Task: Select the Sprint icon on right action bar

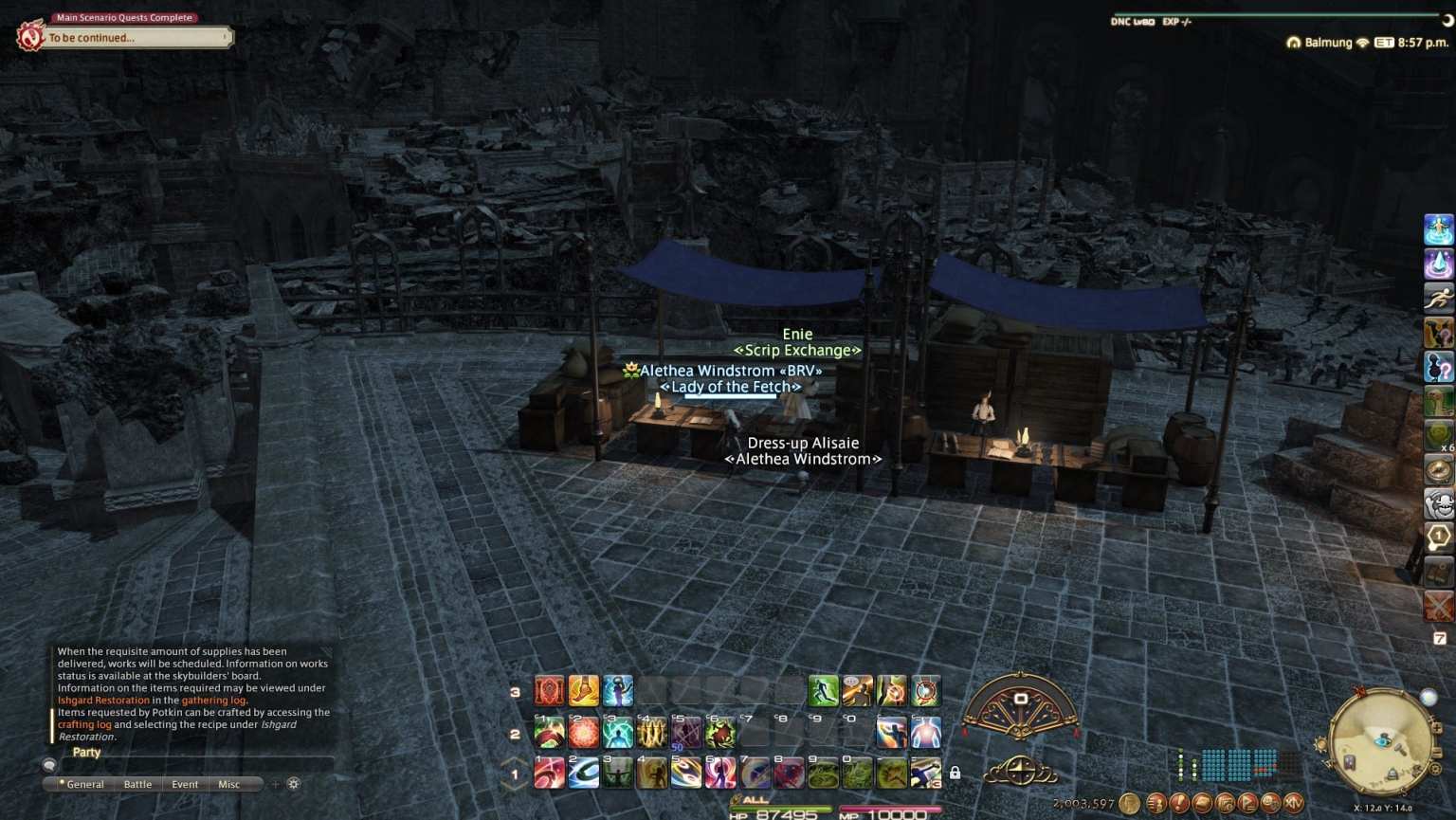Action: 1440,299
